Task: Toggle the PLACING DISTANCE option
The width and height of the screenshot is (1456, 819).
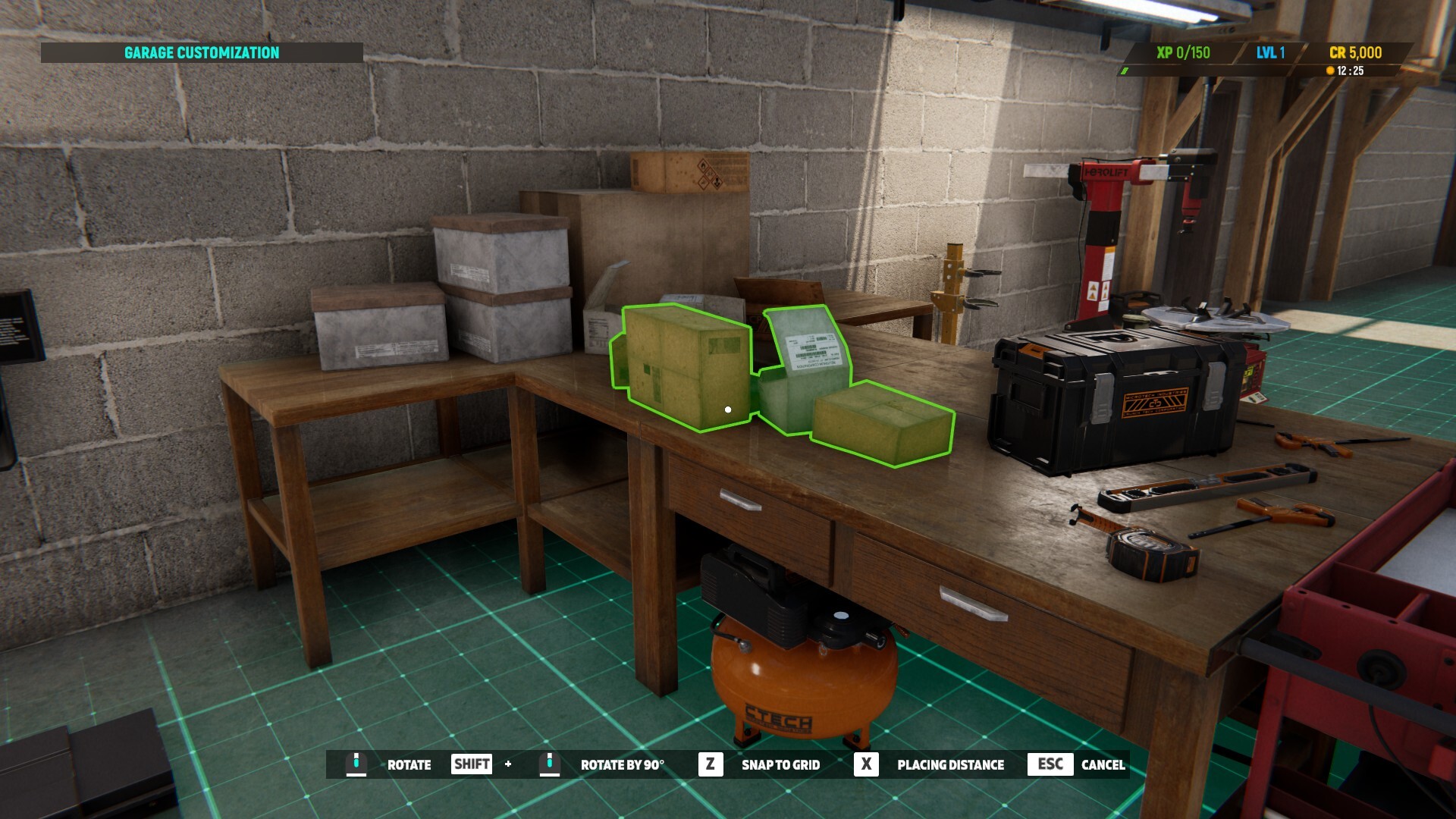Action: [x=949, y=764]
